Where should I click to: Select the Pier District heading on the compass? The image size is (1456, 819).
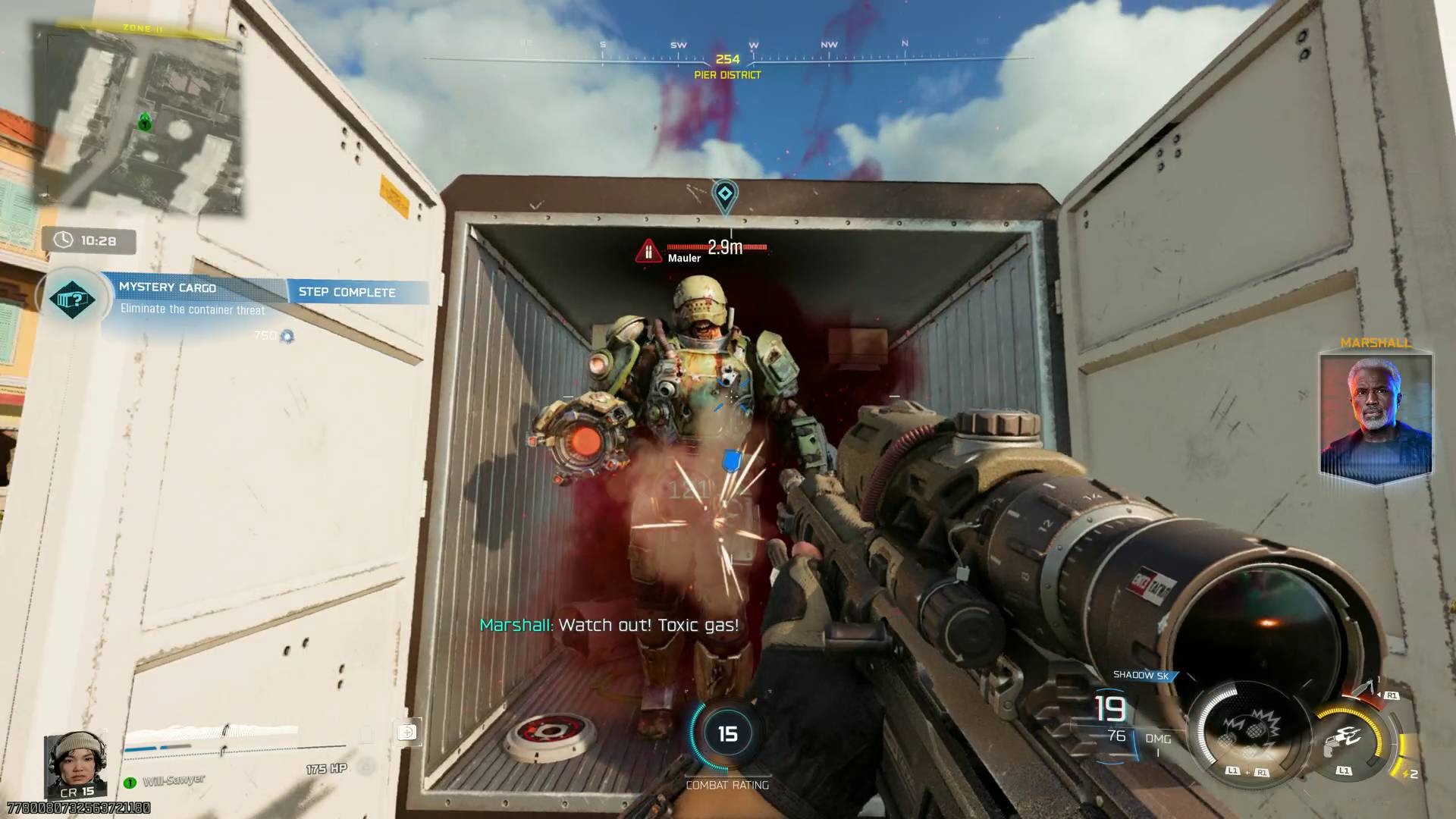point(726,76)
